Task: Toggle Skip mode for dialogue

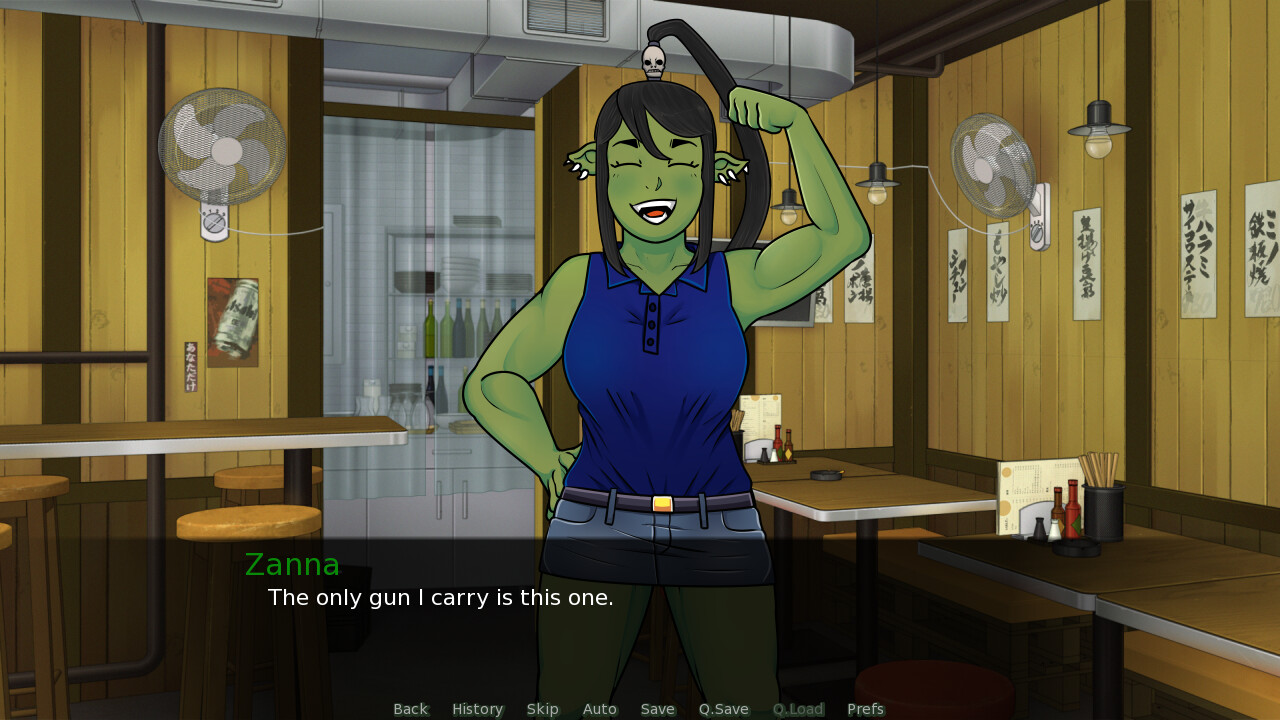Action: [542, 709]
